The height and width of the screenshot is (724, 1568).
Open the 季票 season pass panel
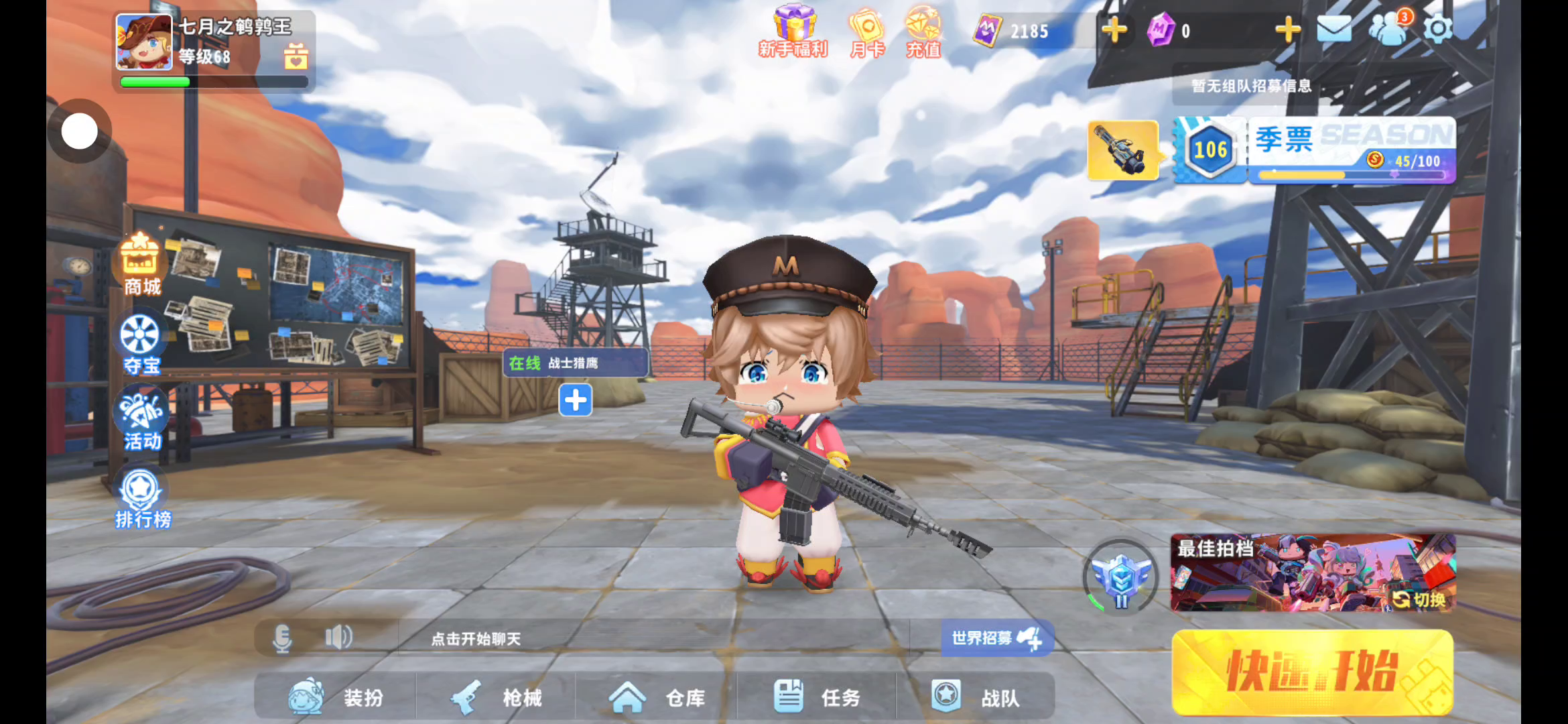tap(1350, 149)
